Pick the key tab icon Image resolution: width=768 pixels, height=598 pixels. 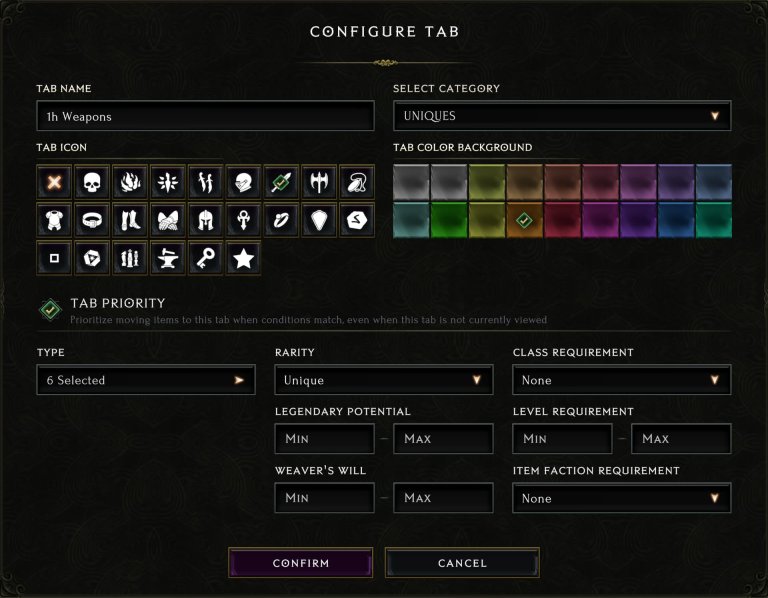pos(205,259)
